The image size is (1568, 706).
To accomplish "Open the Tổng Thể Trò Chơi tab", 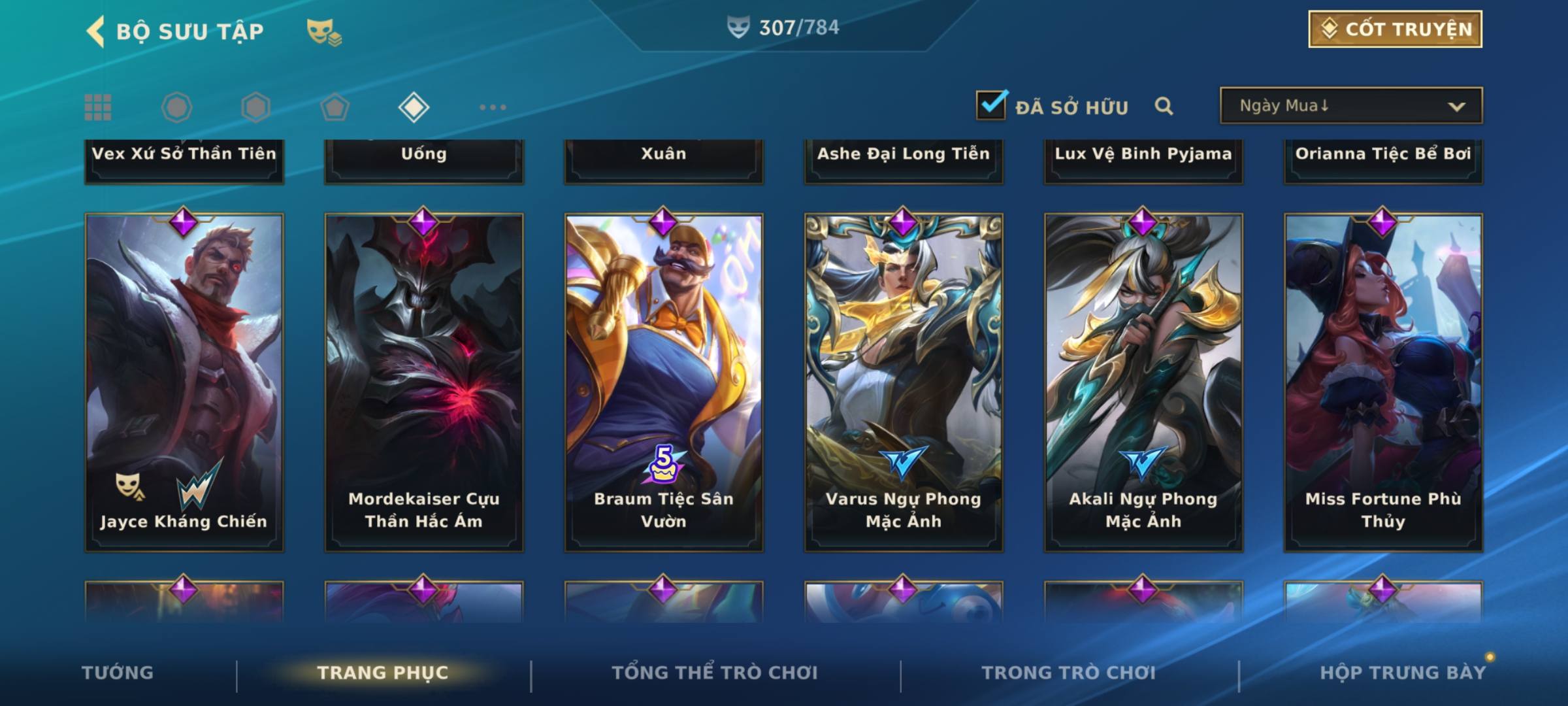I will [715, 673].
